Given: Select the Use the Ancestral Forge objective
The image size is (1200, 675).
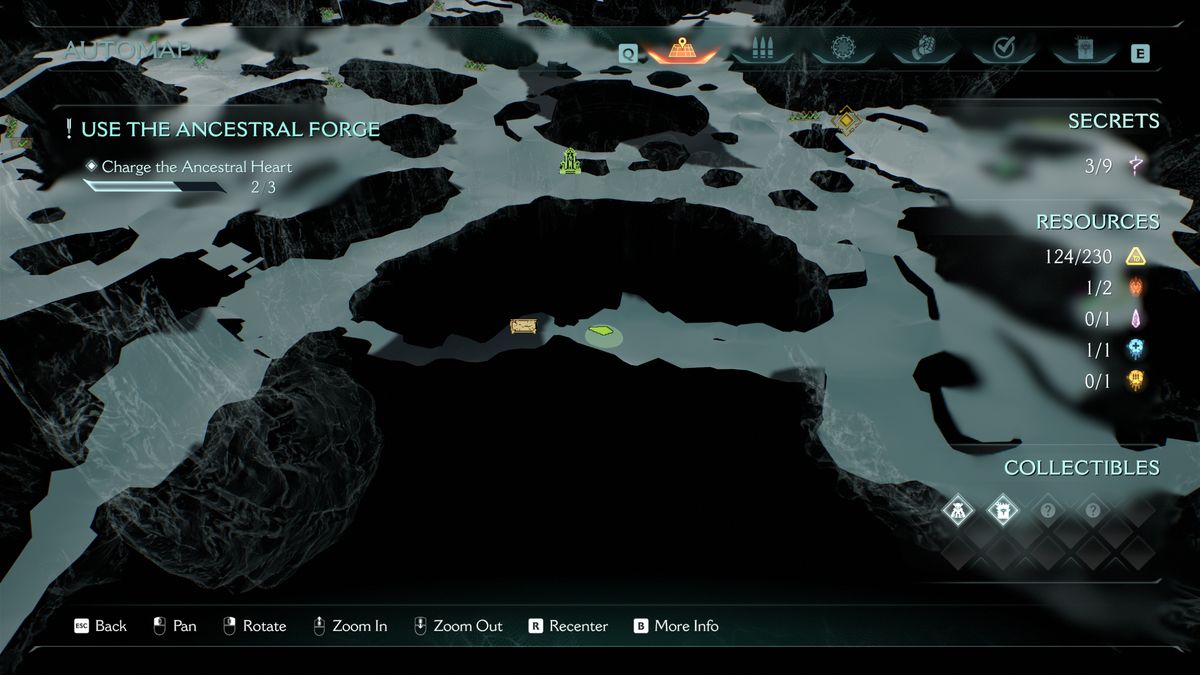Looking at the screenshot, I should click(229, 129).
